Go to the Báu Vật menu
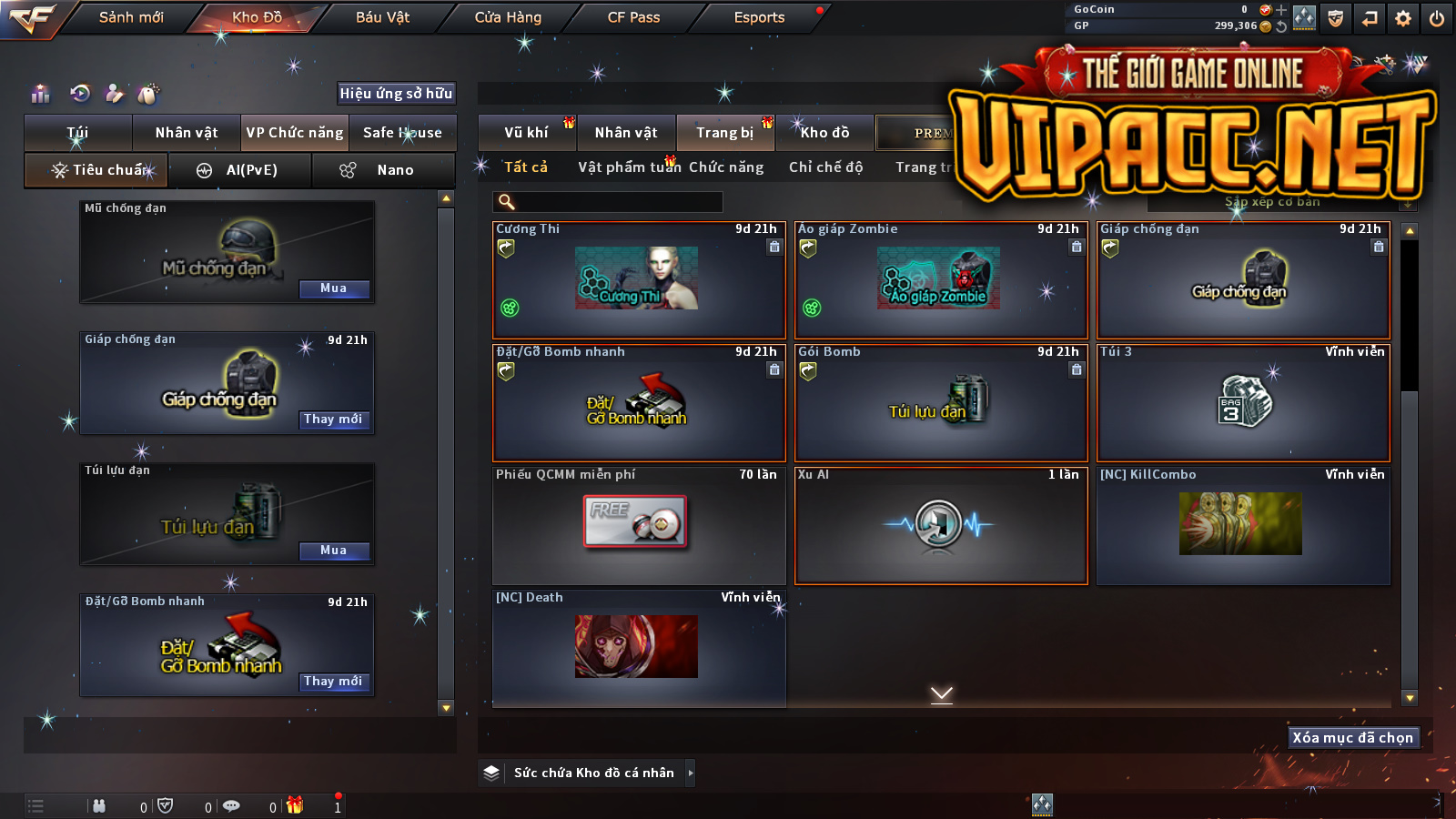The image size is (1456, 819). 382,17
